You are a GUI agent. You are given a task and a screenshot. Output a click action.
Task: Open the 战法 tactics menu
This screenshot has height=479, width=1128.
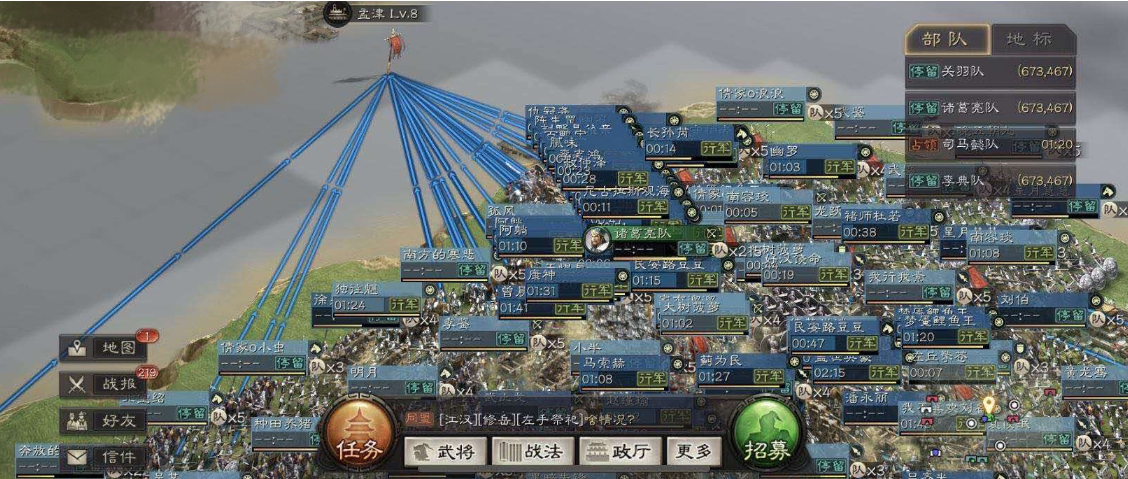529,452
